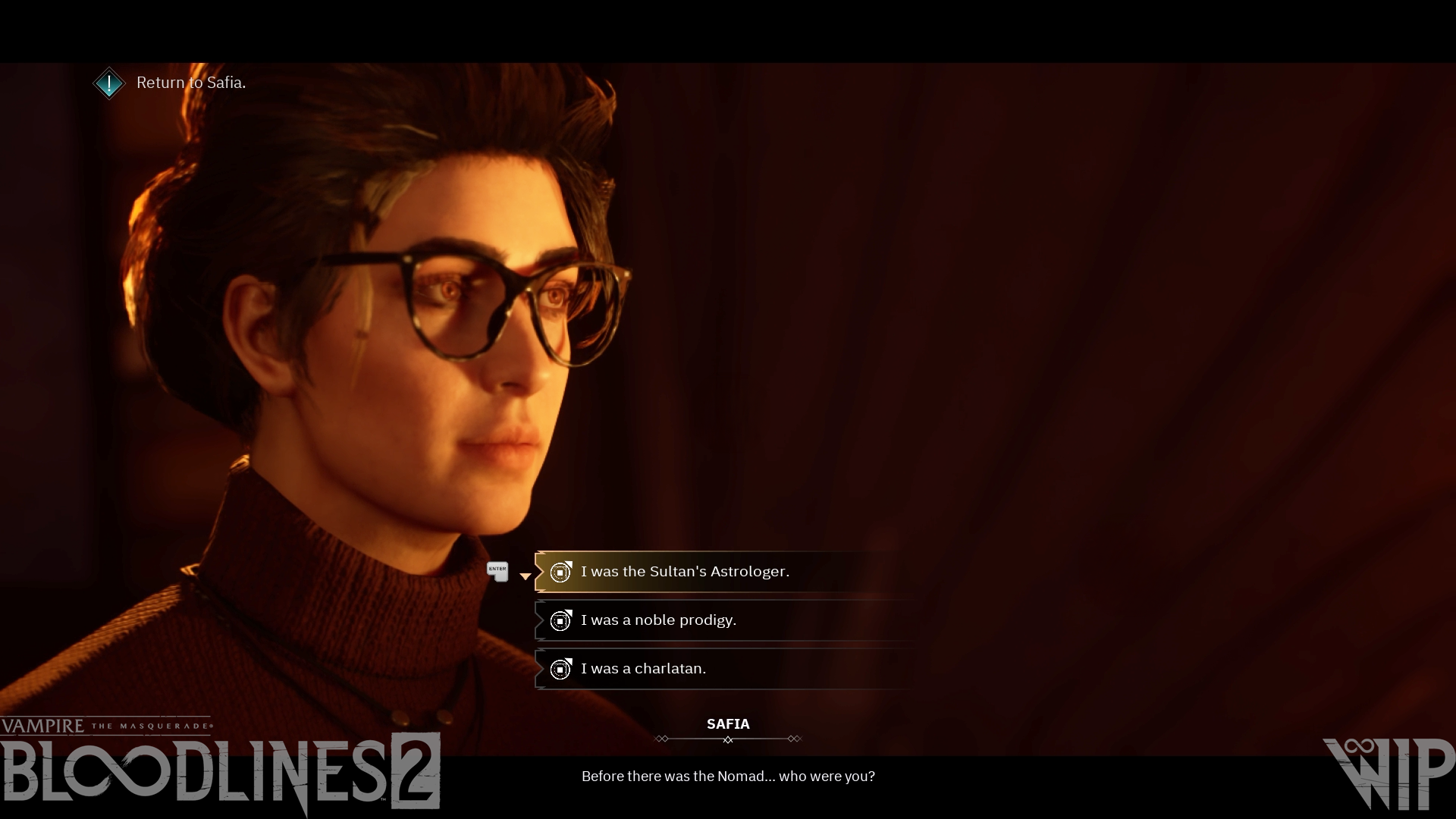Click the Return to Safia objective text
The height and width of the screenshot is (819, 1456).
(x=191, y=83)
